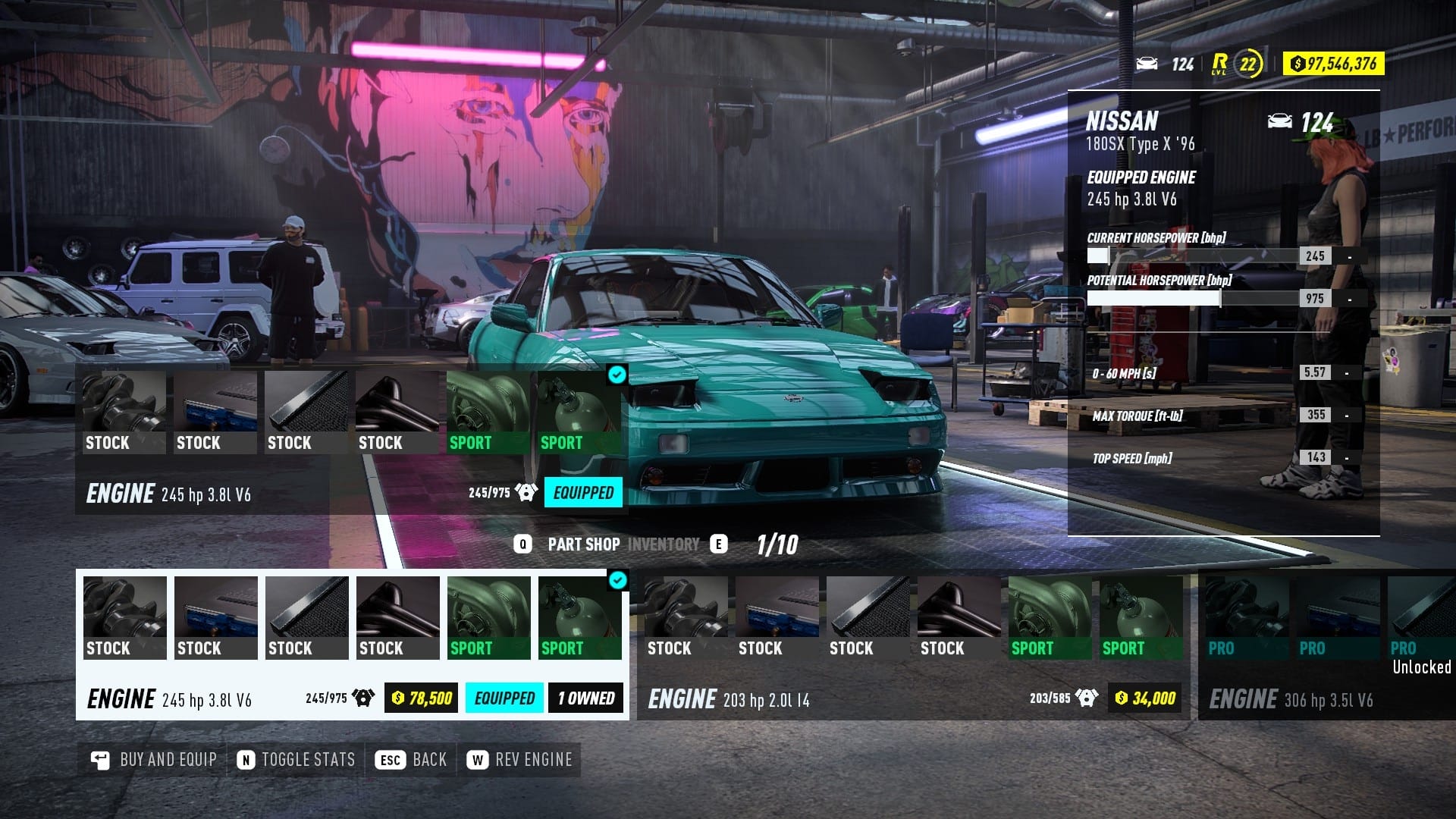Open the PART SHOP tab

tap(584, 544)
